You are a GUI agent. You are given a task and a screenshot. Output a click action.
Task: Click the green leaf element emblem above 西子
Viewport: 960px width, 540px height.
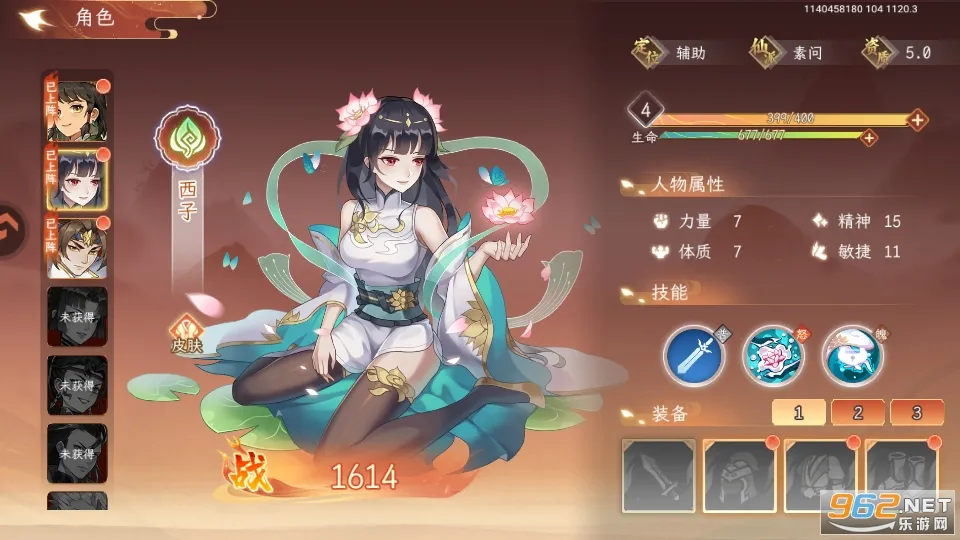pos(188,140)
